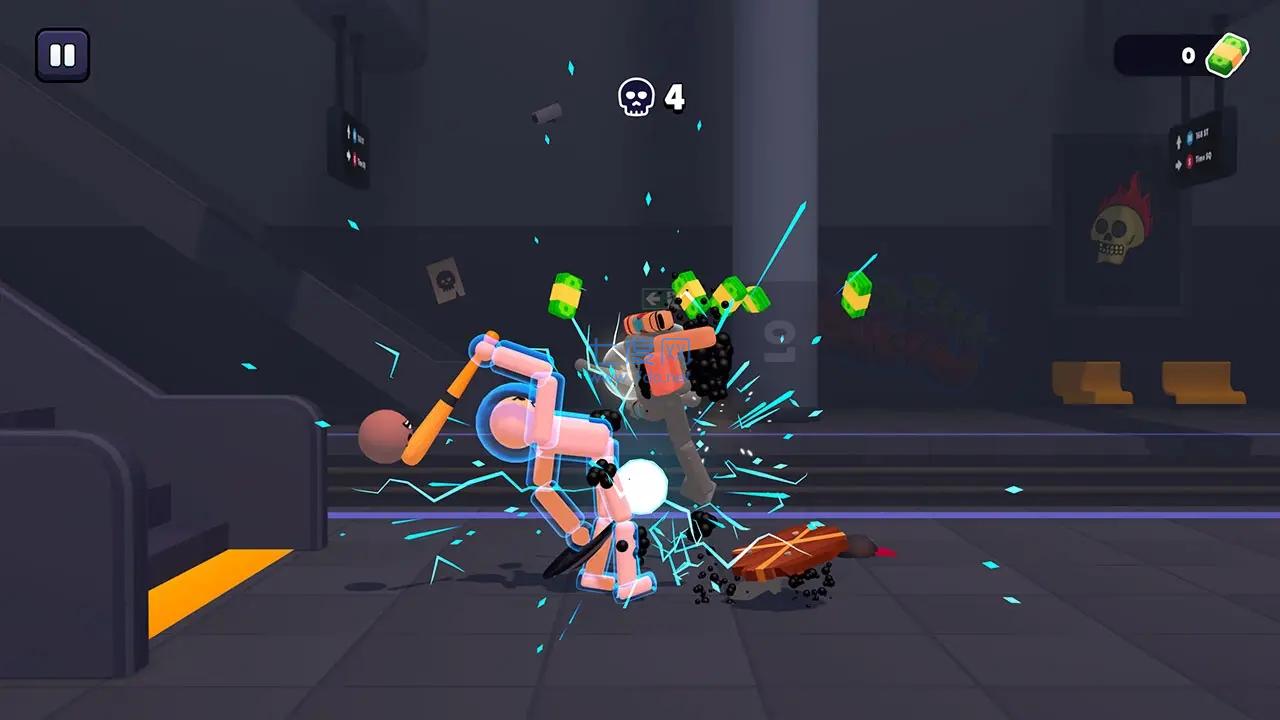Click the blue subway line icon on the sign
Viewport: 1280px width, 720px height.
point(1190,137)
